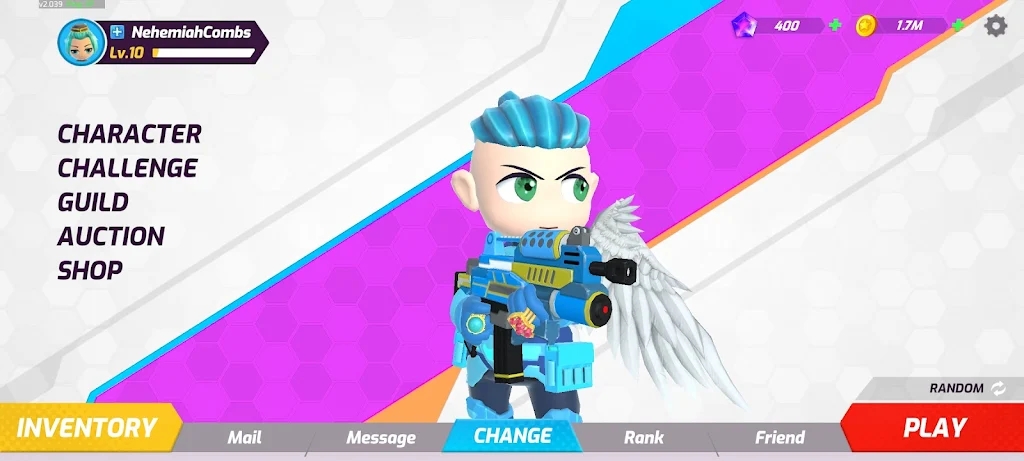Show the Rank tab
Viewport: 1024px width, 461px height.
click(643, 437)
